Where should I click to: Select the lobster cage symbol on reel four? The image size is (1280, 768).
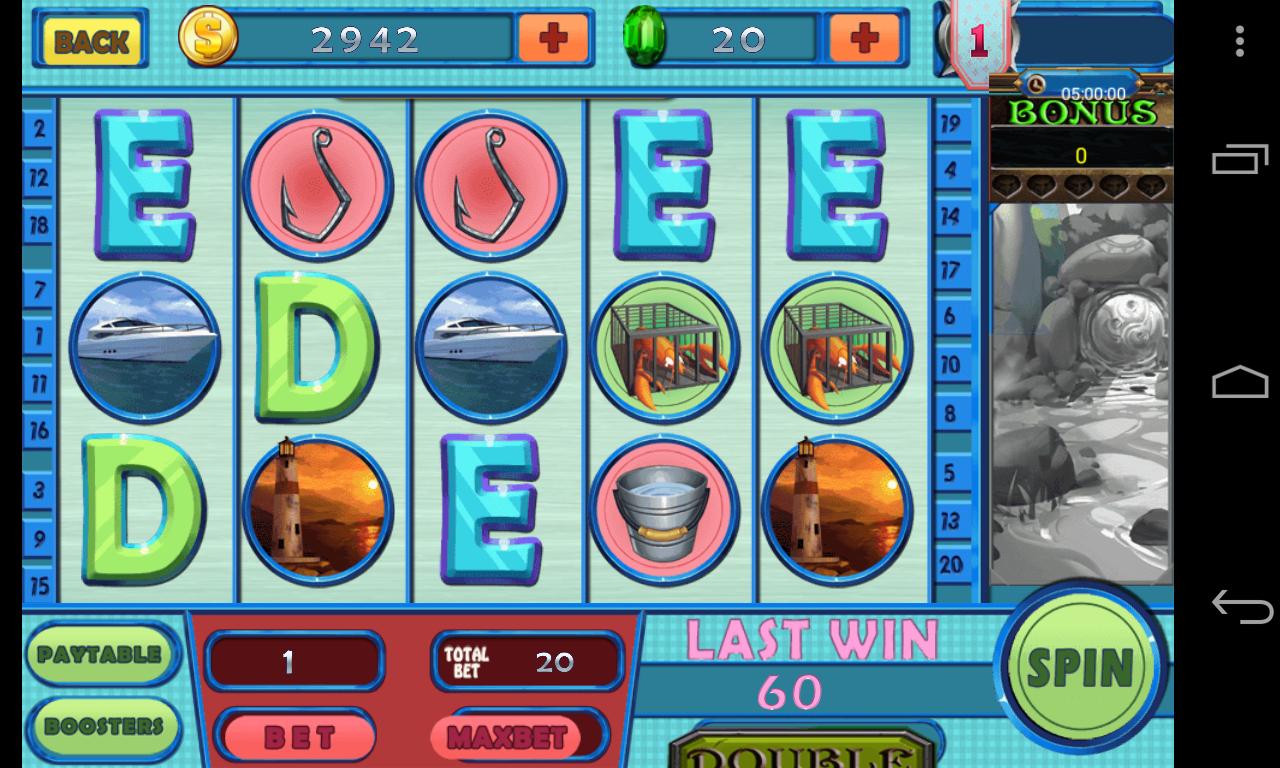(x=665, y=347)
